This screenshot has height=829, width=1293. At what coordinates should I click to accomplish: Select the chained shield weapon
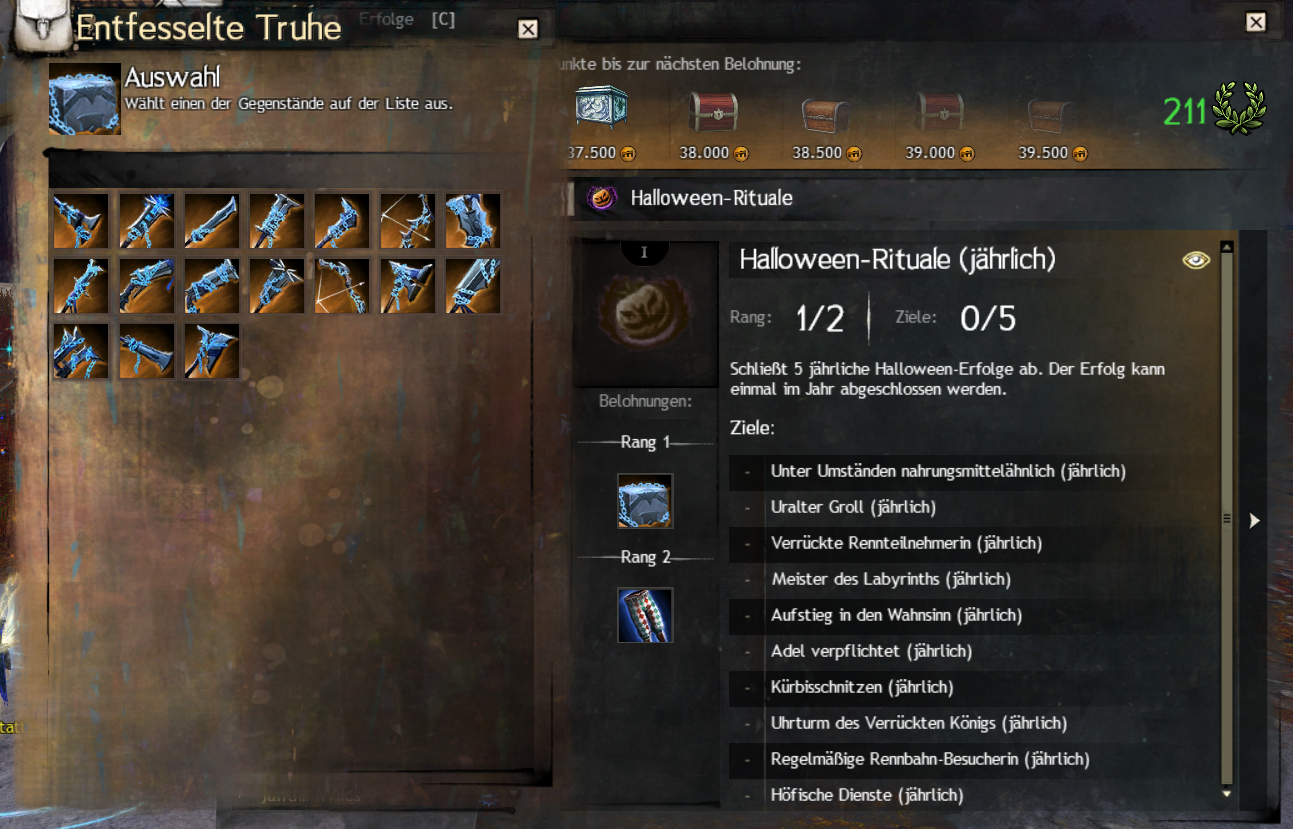tap(473, 221)
